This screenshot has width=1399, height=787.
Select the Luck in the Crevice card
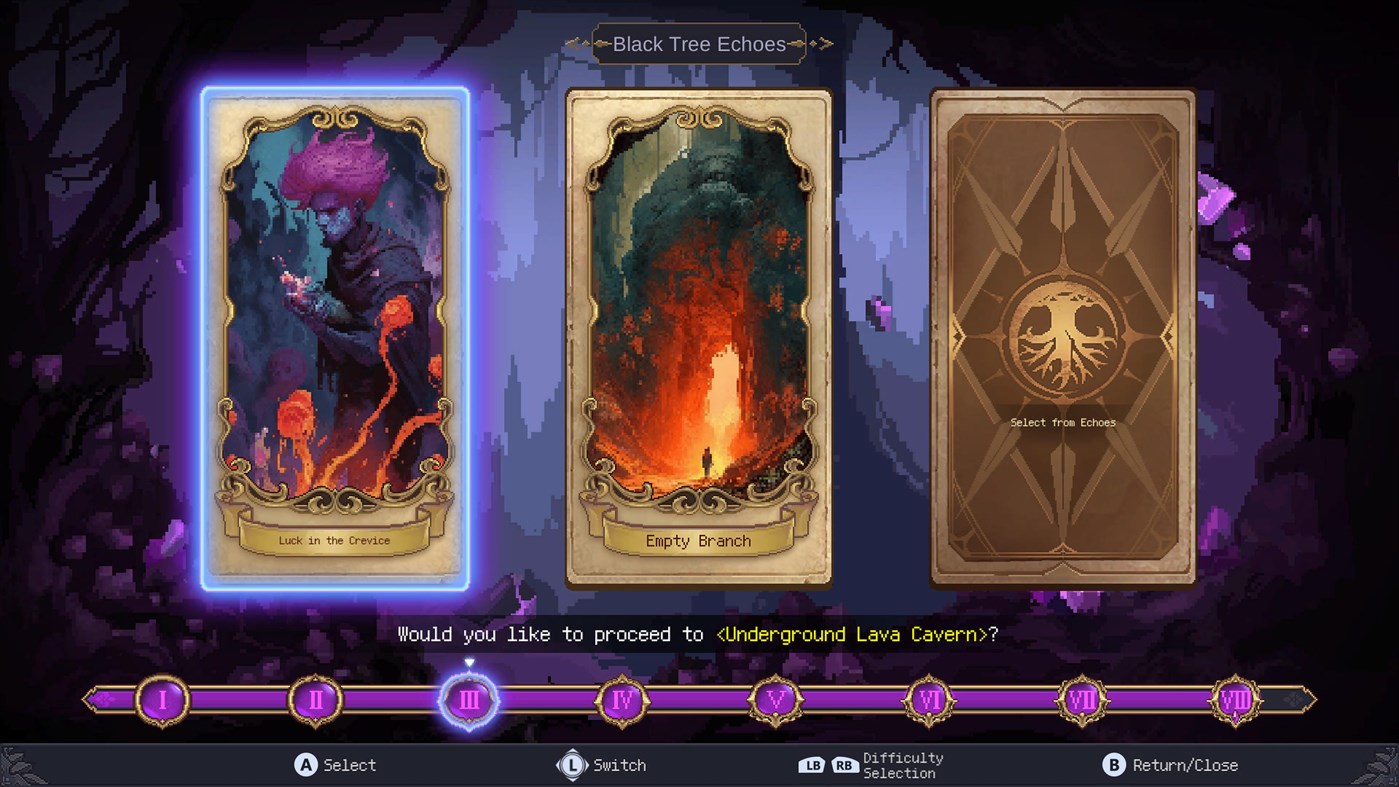tap(334, 340)
